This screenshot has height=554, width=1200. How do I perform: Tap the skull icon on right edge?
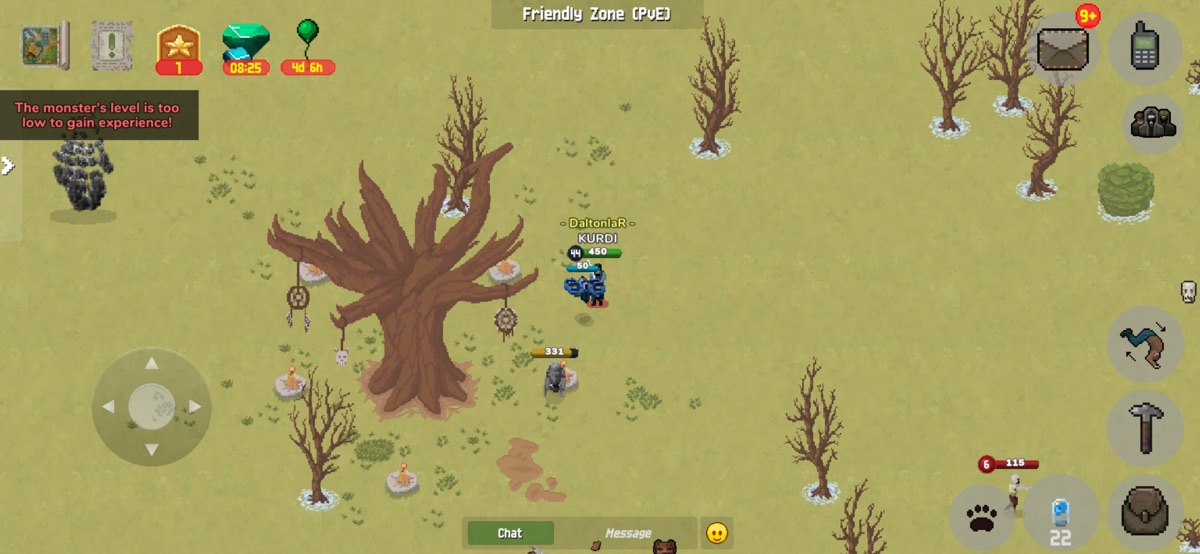pyautogui.click(x=1188, y=292)
